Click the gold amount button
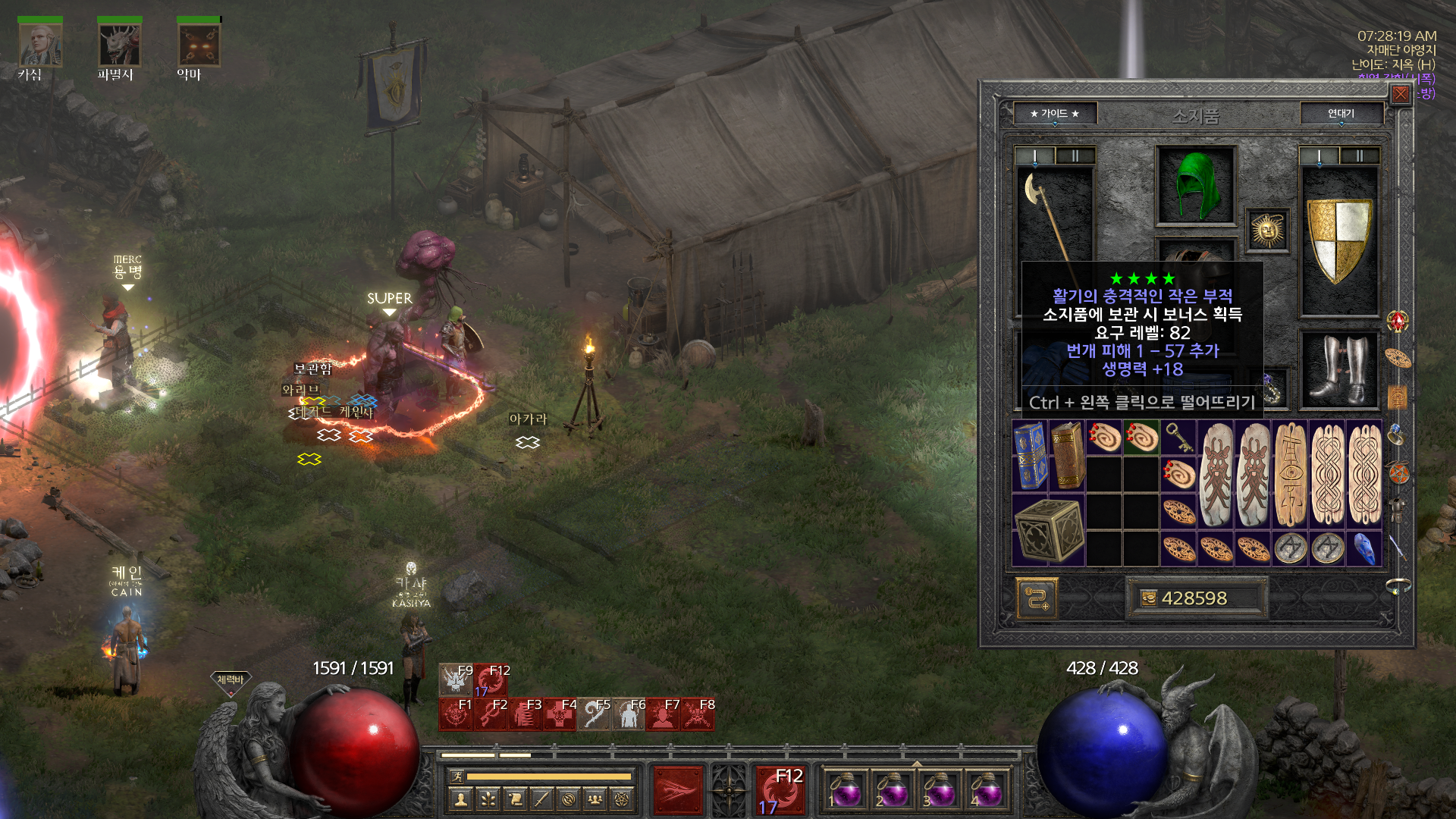Viewport: 1456px width, 819px height. (x=1194, y=598)
